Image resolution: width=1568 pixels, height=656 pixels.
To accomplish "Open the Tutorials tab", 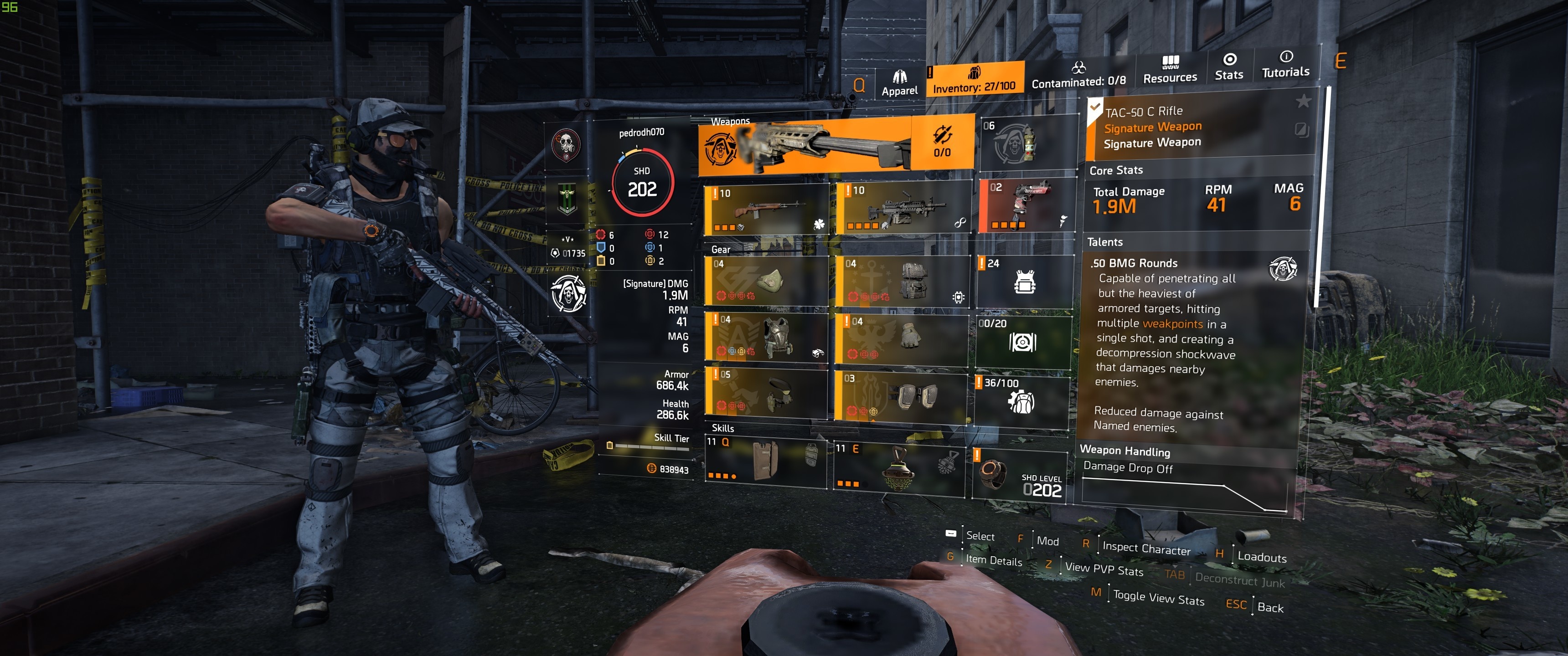I will pos(1285,64).
